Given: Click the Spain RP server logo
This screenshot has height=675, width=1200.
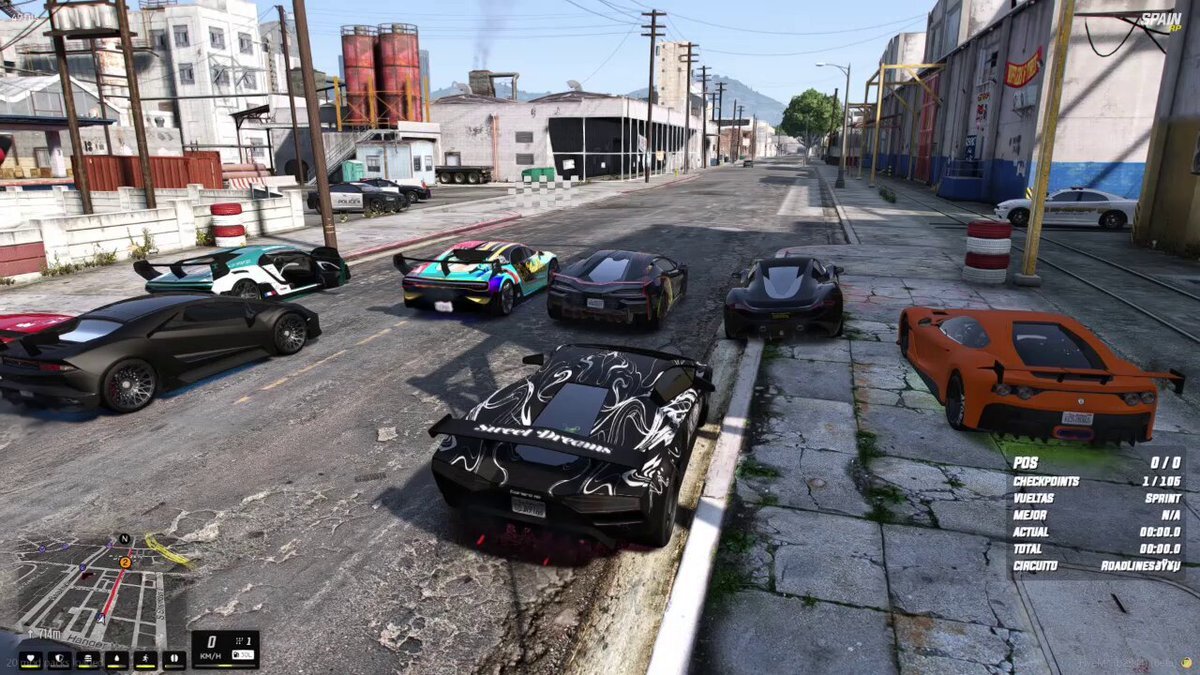Looking at the screenshot, I should point(1158,21).
